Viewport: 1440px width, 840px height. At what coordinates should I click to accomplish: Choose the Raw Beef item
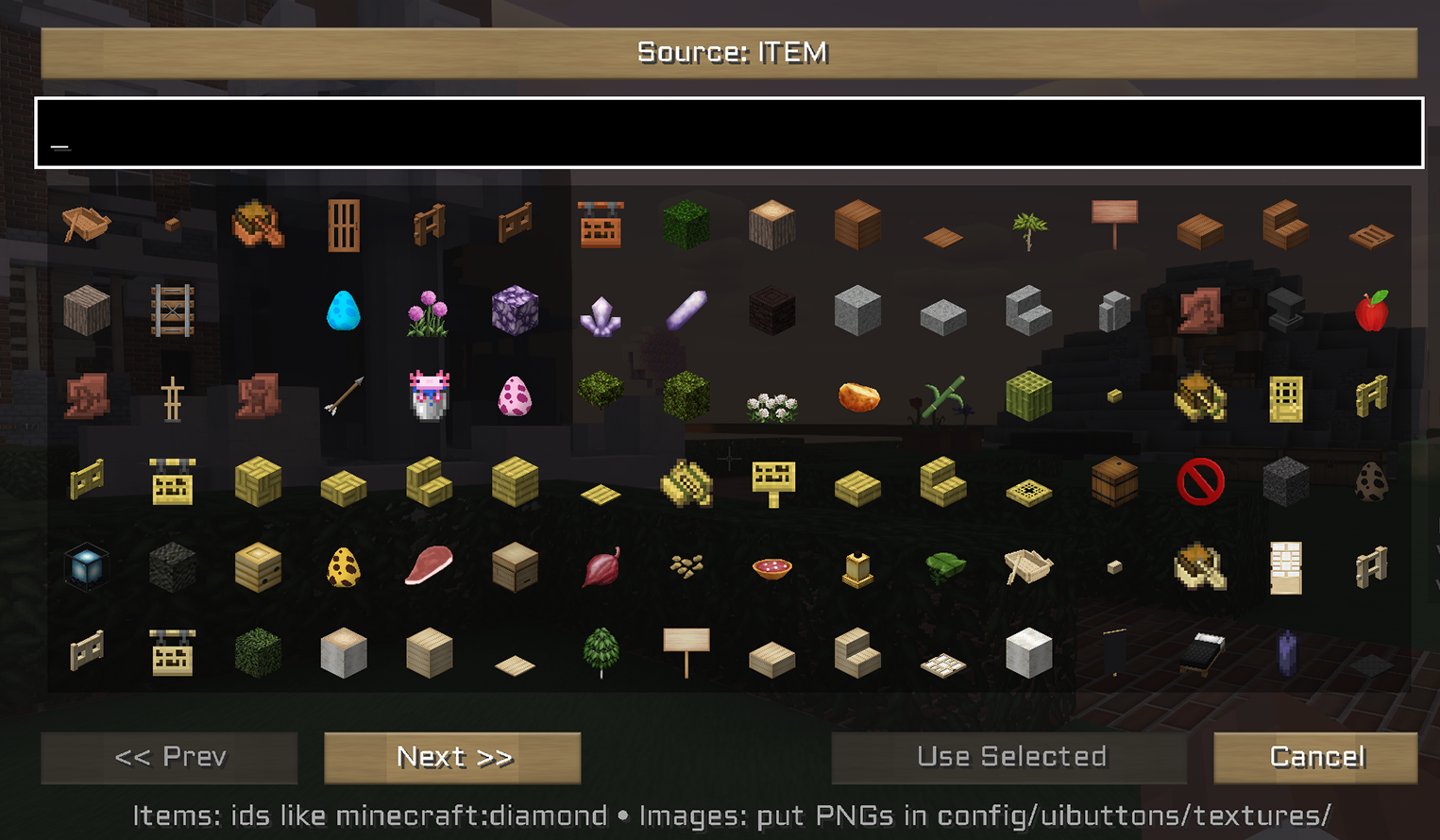point(430,564)
